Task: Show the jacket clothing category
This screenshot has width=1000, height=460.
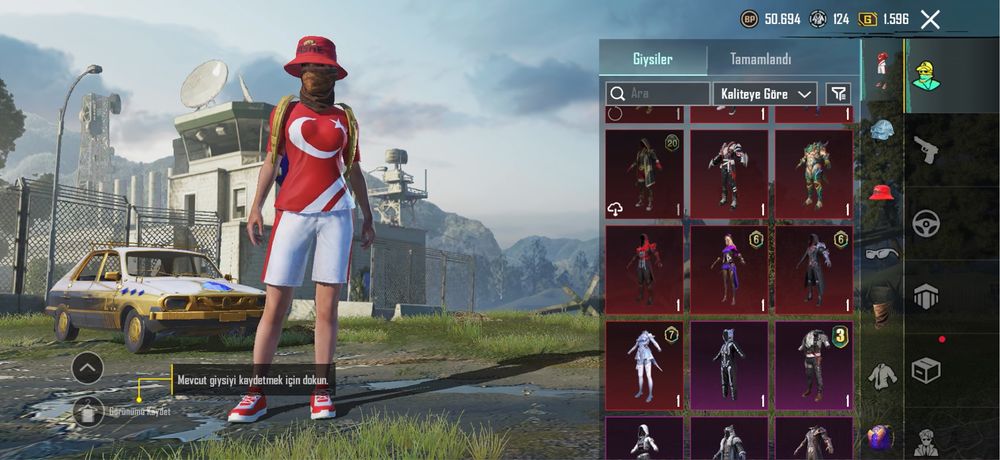Action: tap(881, 374)
